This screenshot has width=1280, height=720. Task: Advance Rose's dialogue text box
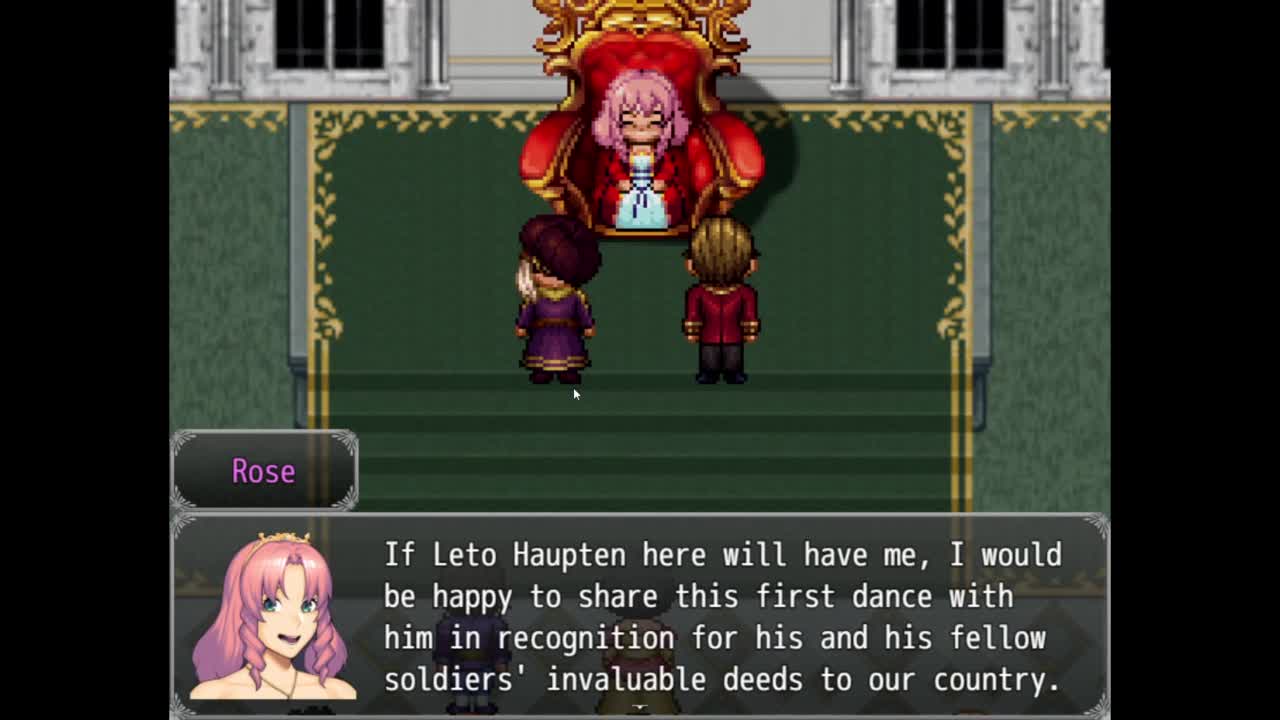coord(720,616)
